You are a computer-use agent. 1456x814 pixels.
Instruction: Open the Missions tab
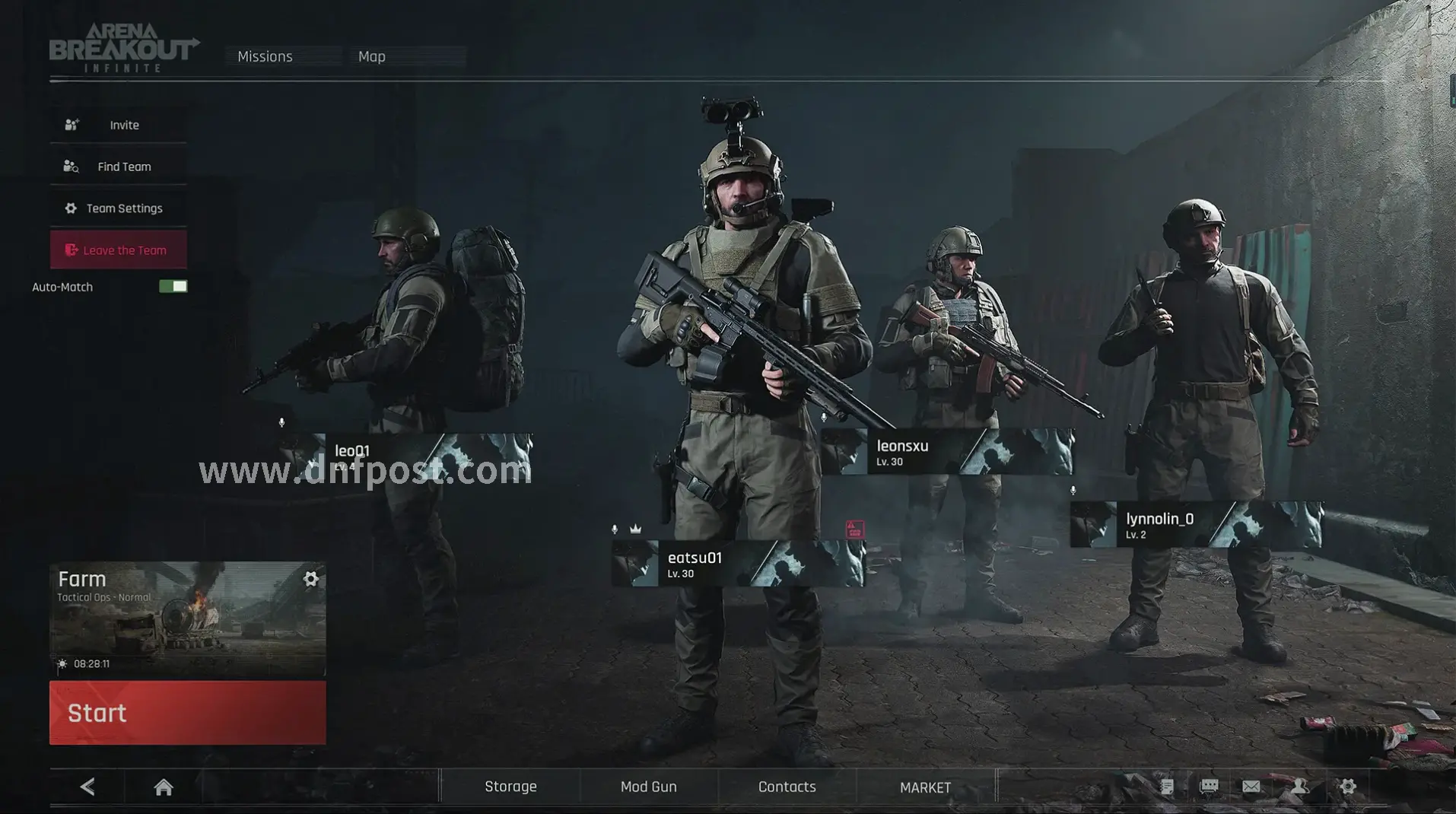[x=265, y=56]
